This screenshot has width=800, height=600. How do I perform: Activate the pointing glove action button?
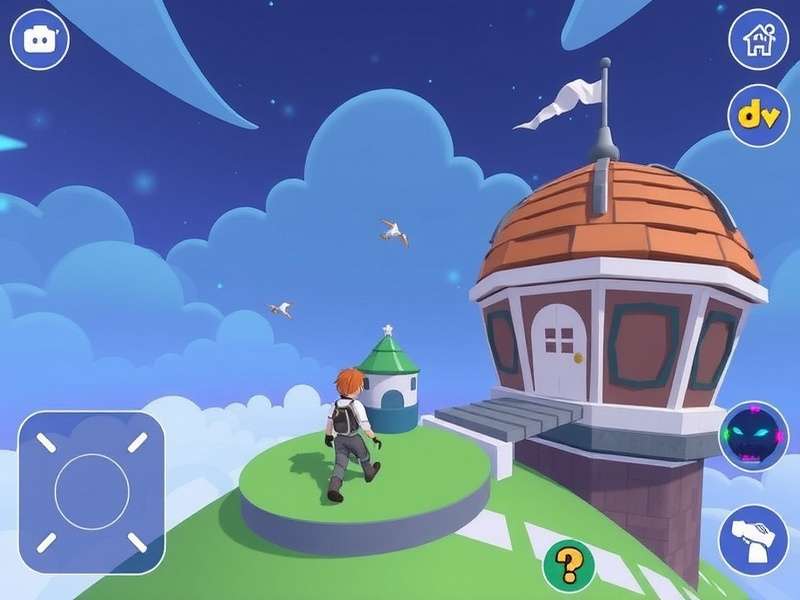(x=757, y=537)
